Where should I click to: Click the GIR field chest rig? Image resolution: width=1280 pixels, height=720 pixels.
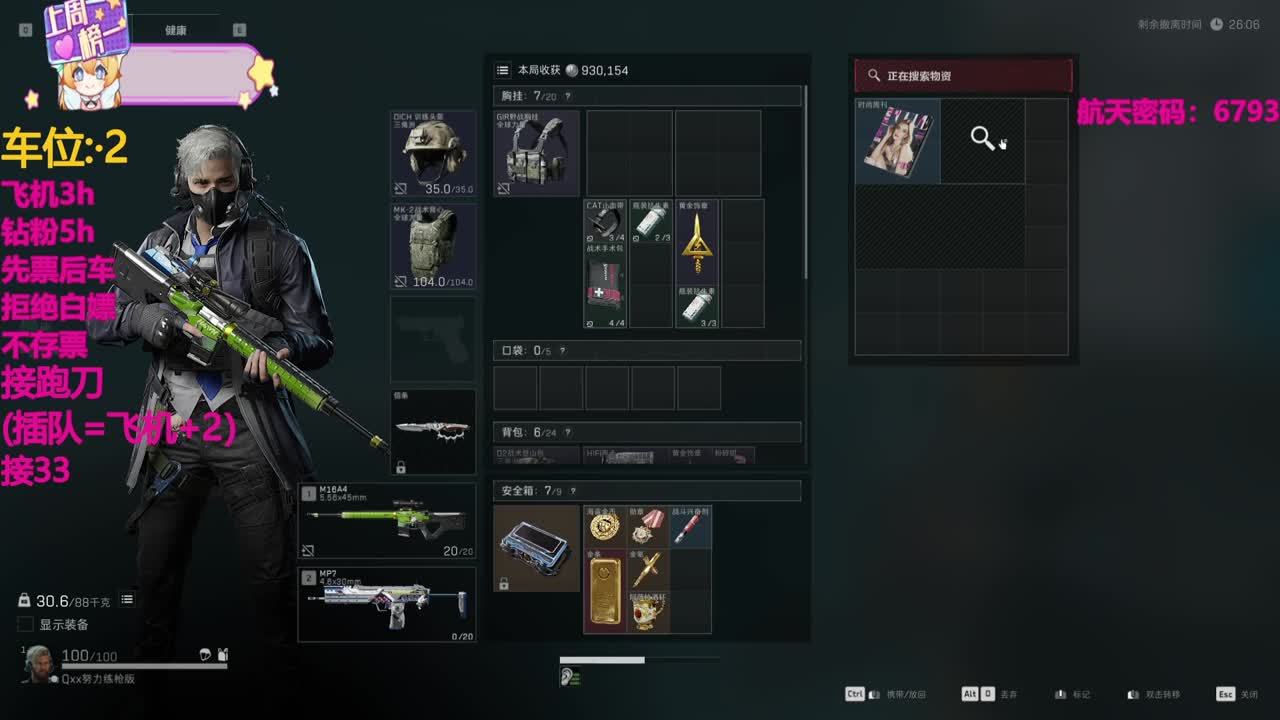[536, 153]
